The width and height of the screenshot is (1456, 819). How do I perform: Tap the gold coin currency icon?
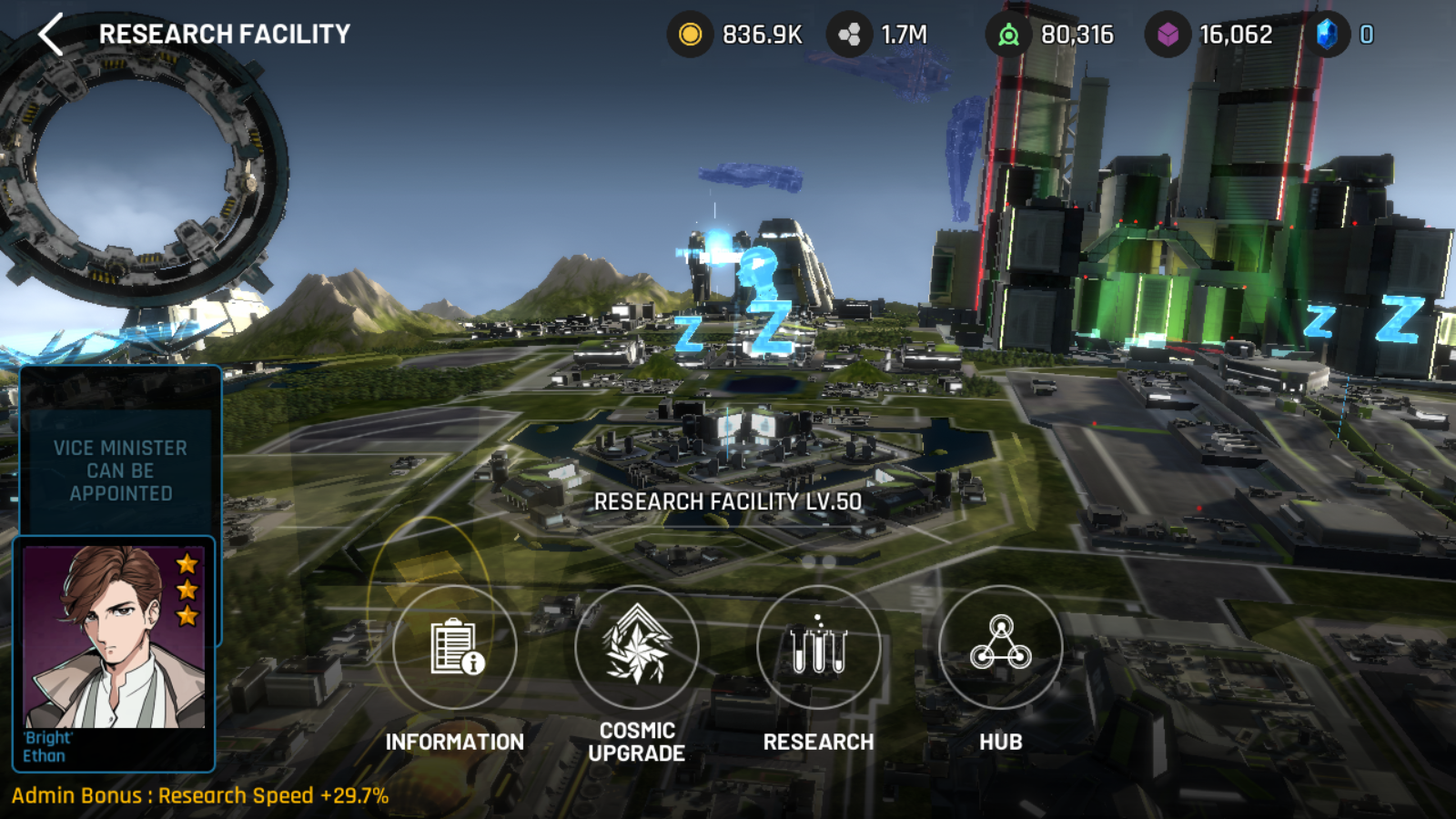691,35
